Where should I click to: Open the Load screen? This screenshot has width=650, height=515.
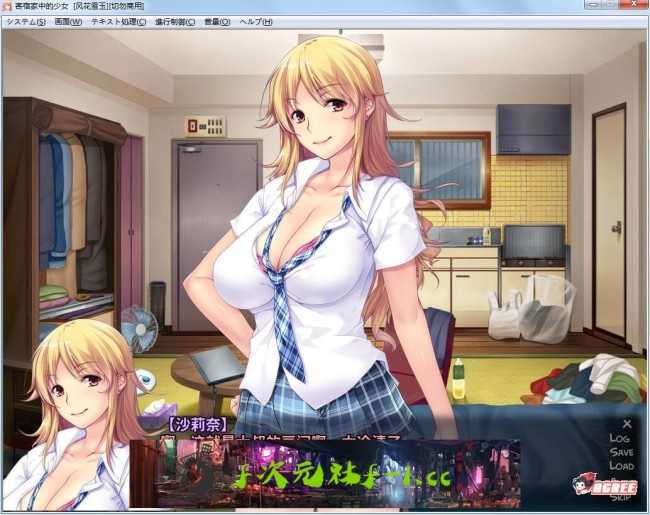coord(621,466)
